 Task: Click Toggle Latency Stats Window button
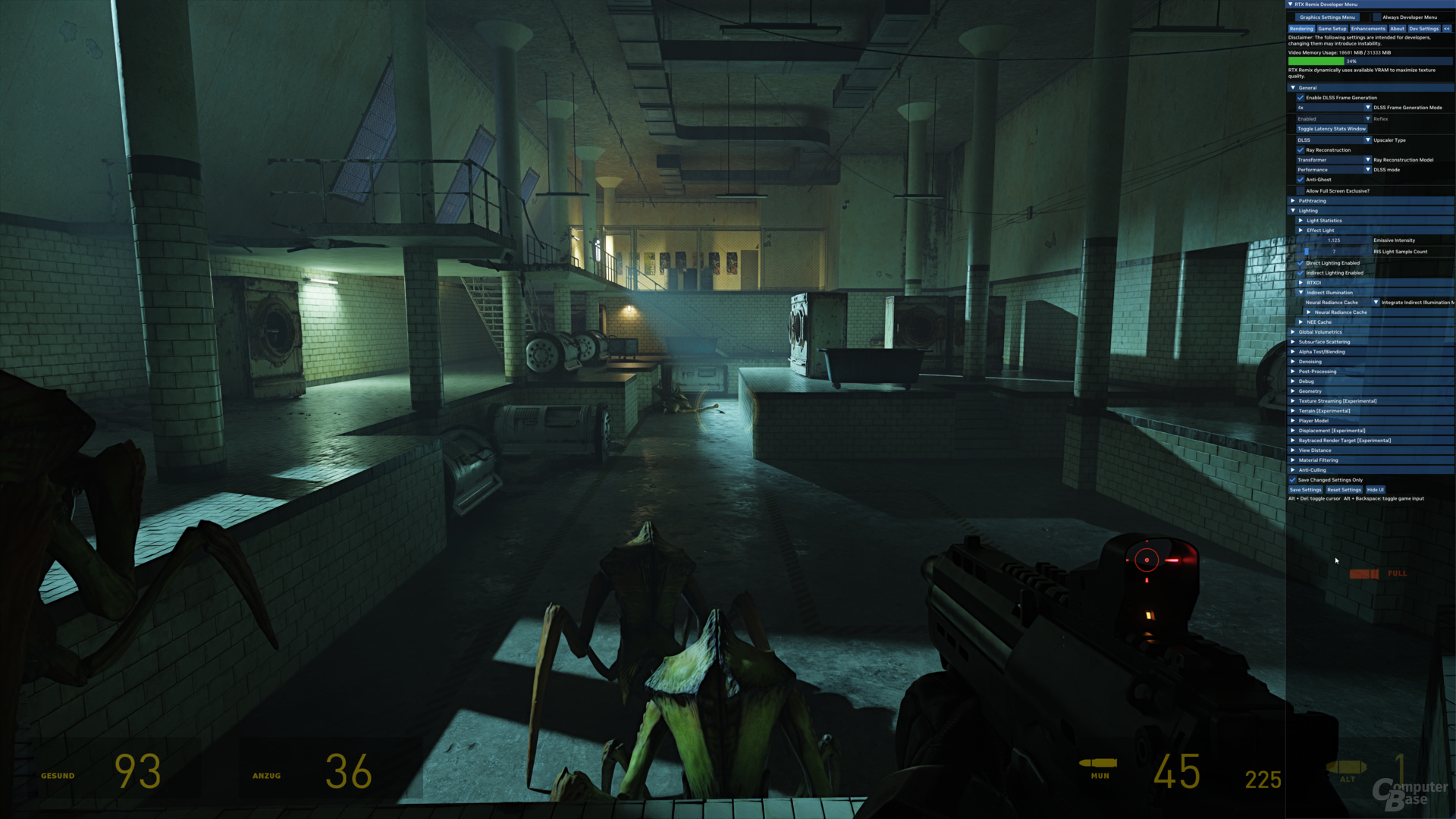tap(1331, 129)
